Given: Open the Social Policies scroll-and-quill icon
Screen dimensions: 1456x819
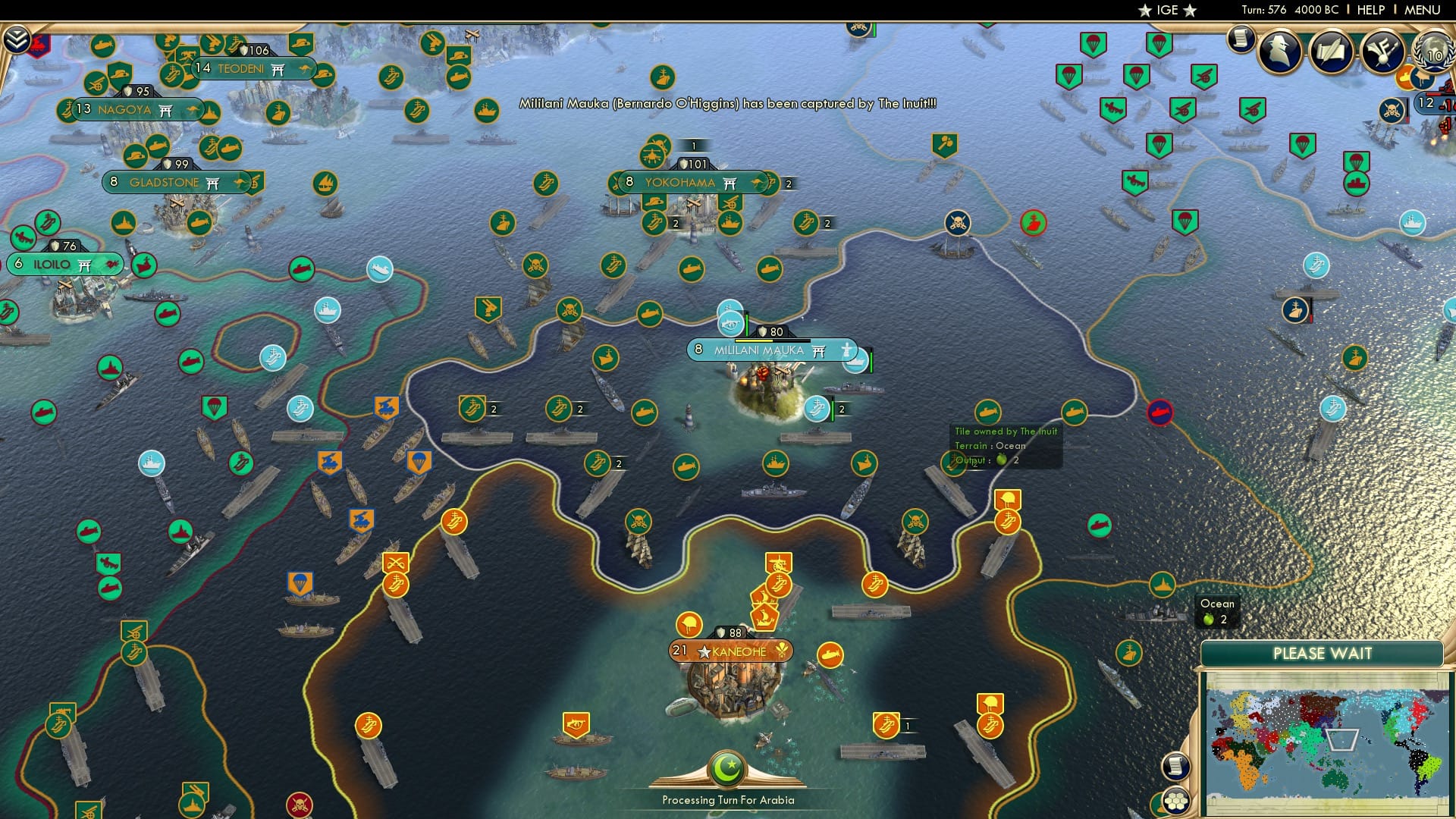Looking at the screenshot, I should coord(1333,52).
